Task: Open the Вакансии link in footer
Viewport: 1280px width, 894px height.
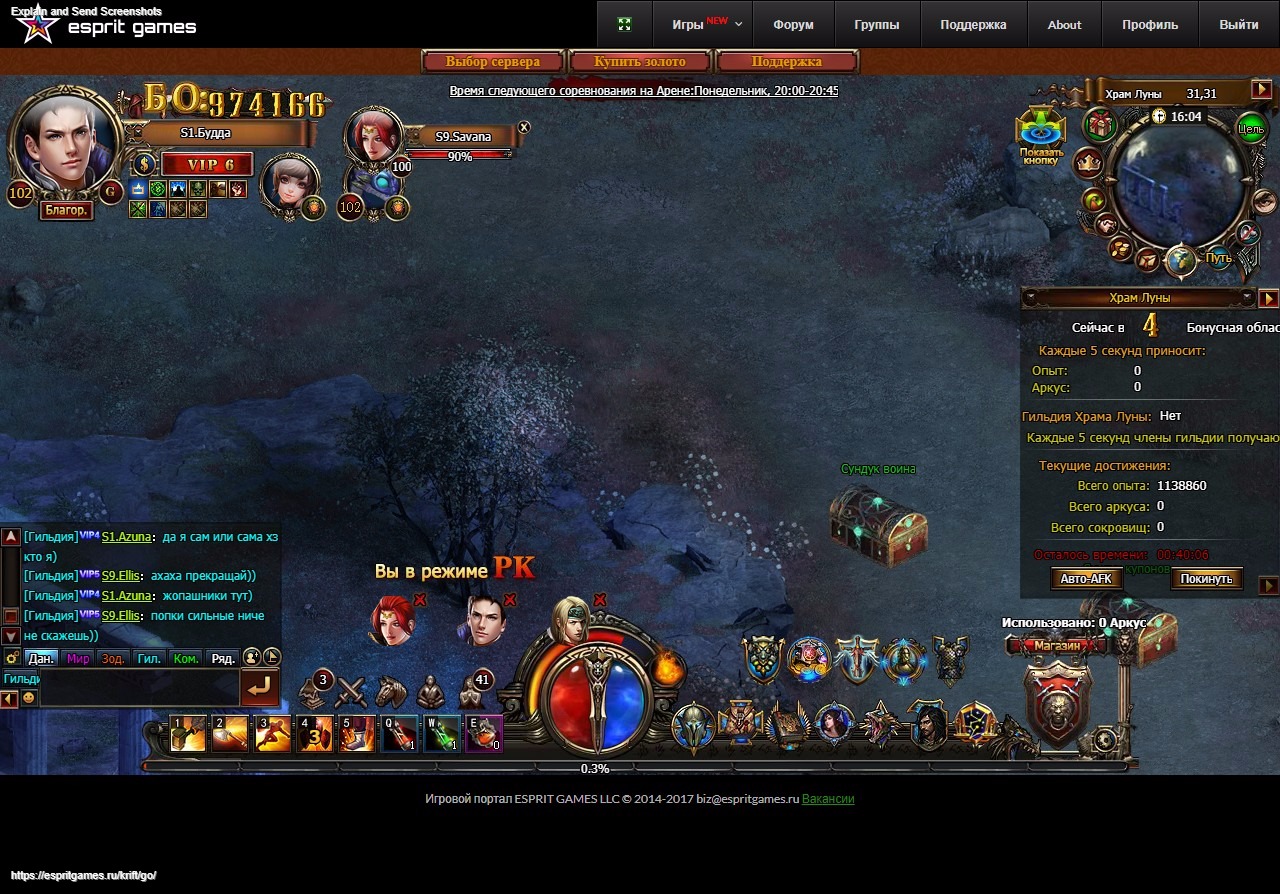Action: [828, 799]
